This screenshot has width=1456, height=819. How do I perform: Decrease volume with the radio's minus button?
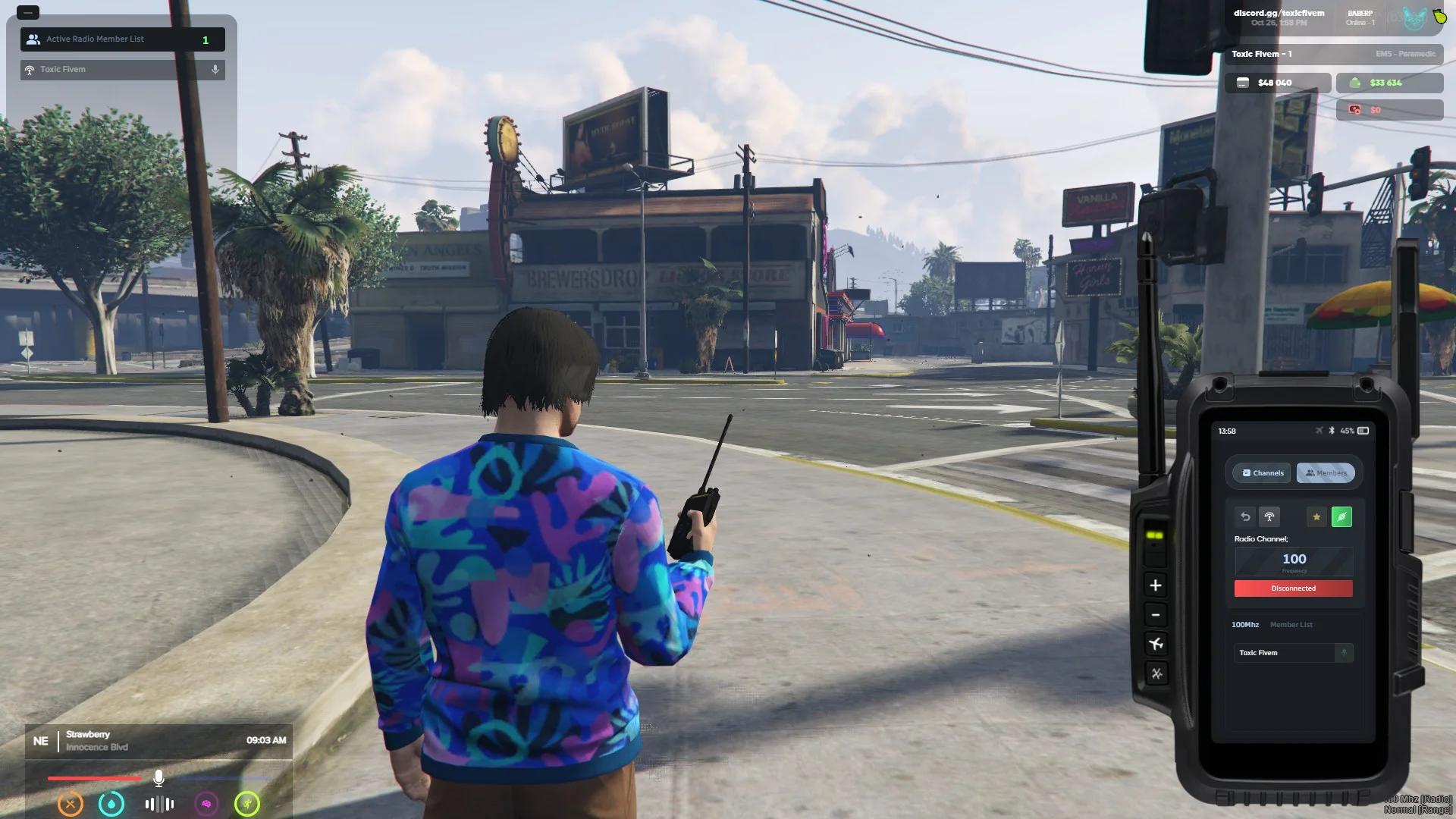pos(1156,615)
